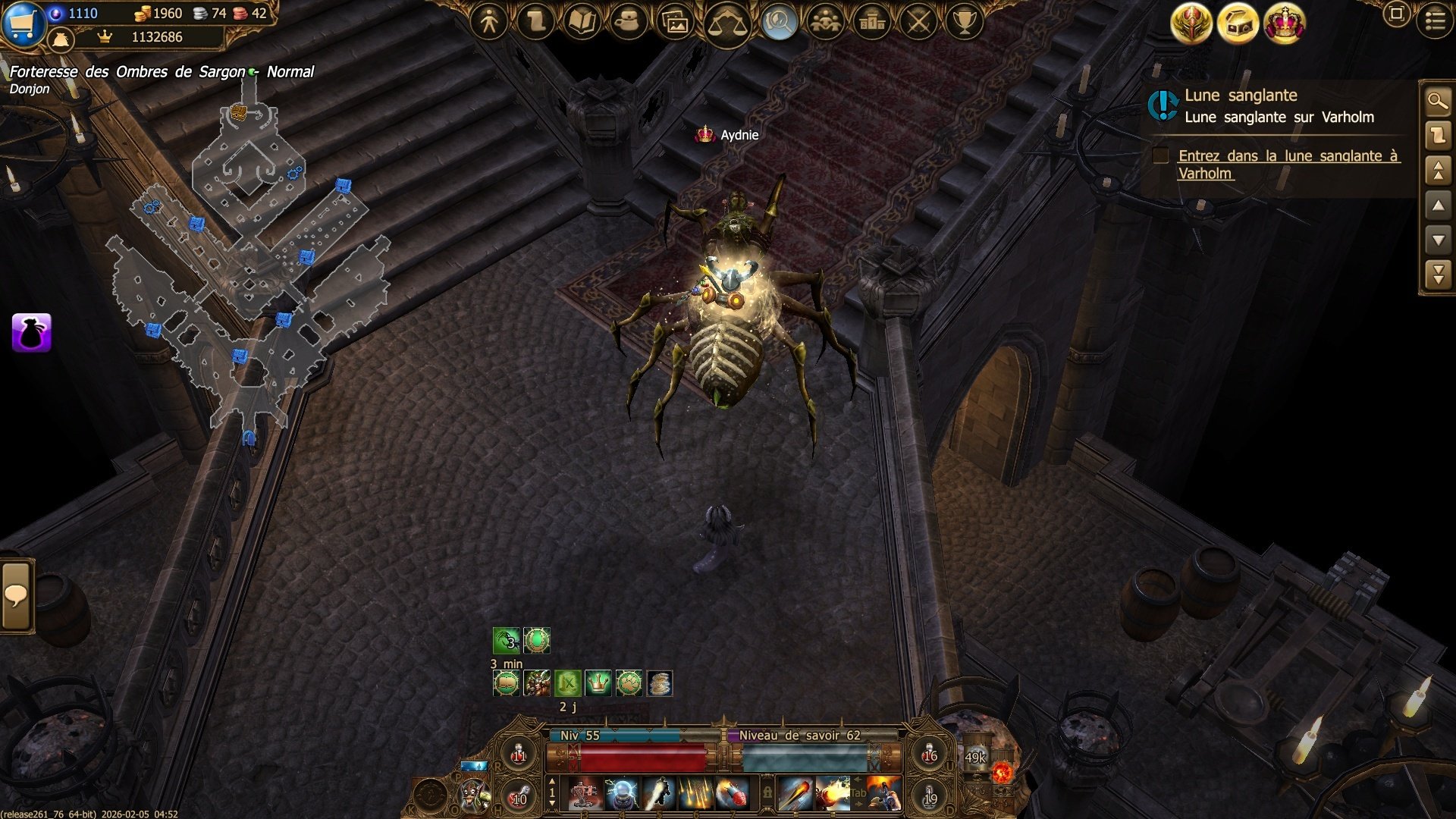Click the quest tracker magnifying glass button
1456x819 pixels.
1438,101
